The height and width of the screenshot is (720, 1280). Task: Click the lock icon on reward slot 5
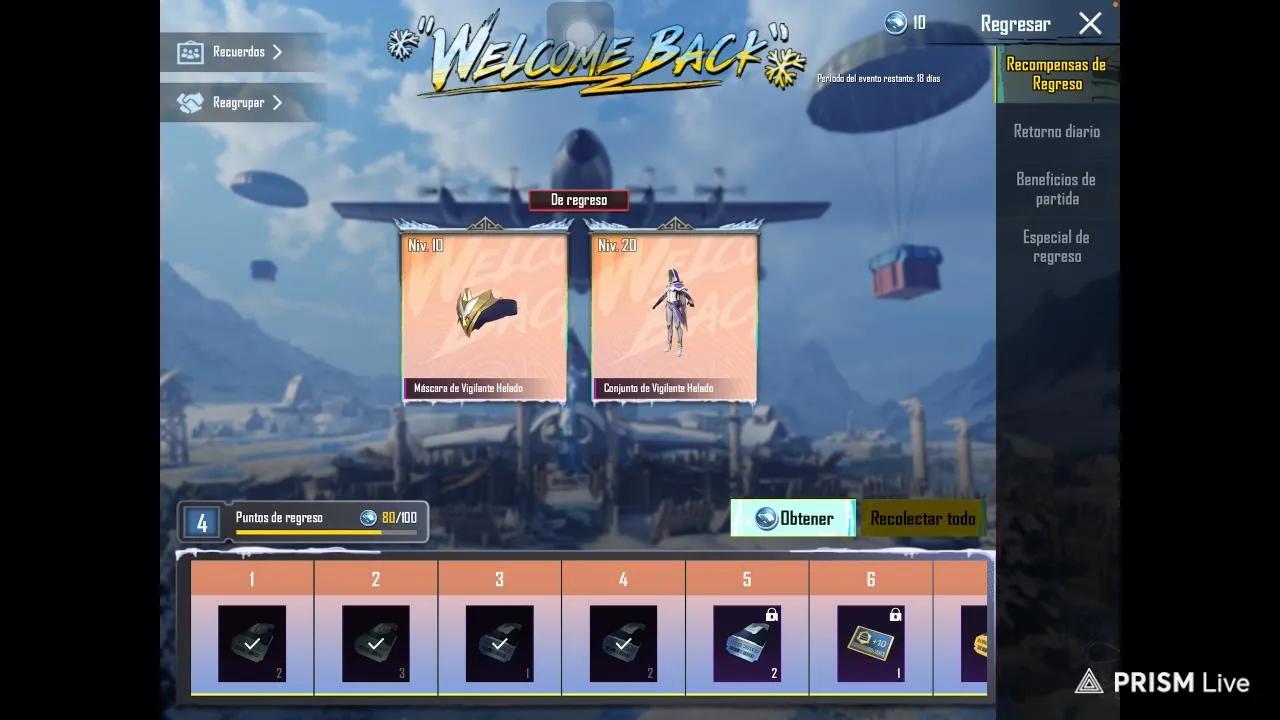(770, 616)
